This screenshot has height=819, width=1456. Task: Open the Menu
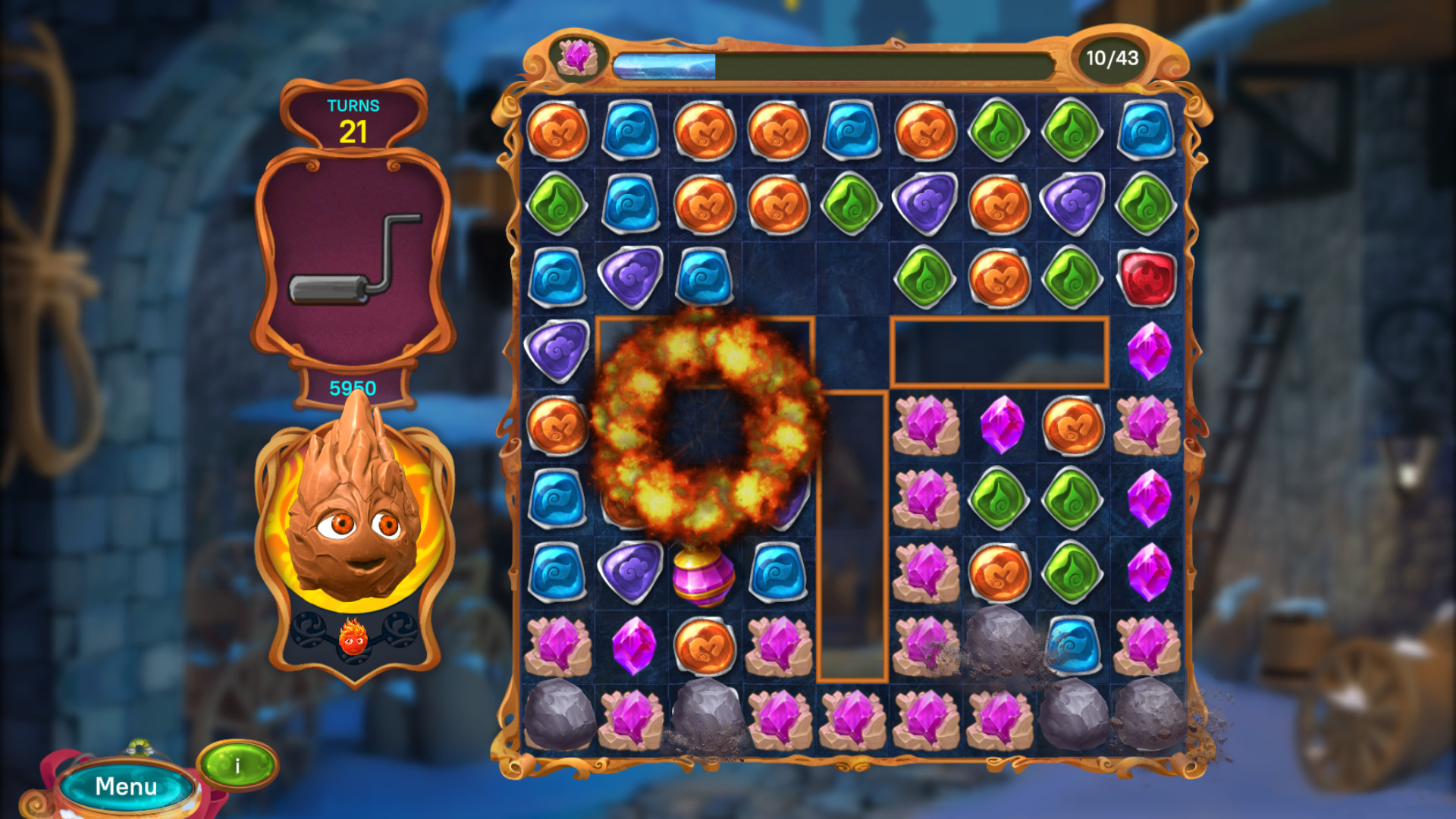click(x=127, y=786)
